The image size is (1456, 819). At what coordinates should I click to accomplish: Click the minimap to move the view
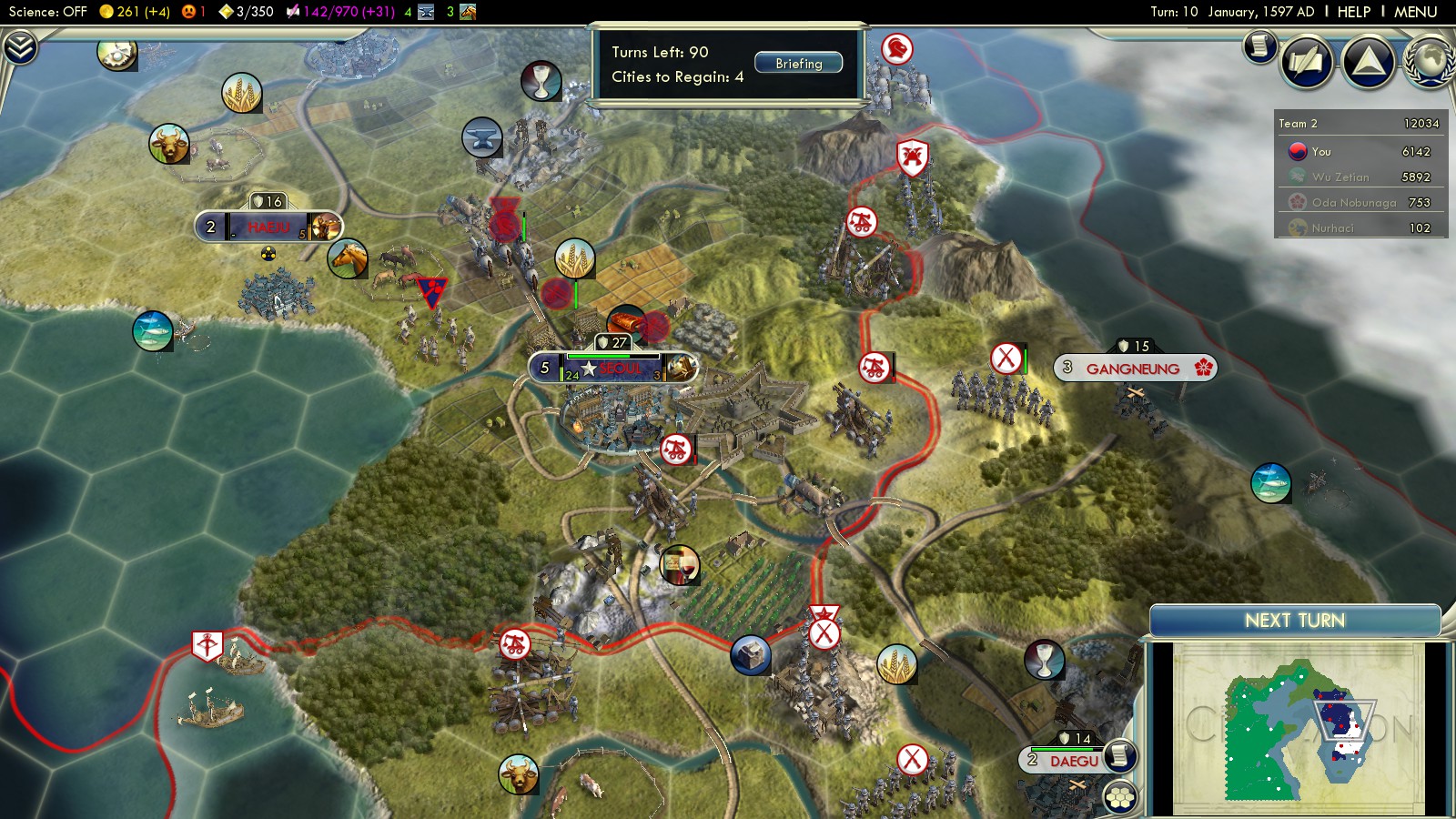[1297, 728]
